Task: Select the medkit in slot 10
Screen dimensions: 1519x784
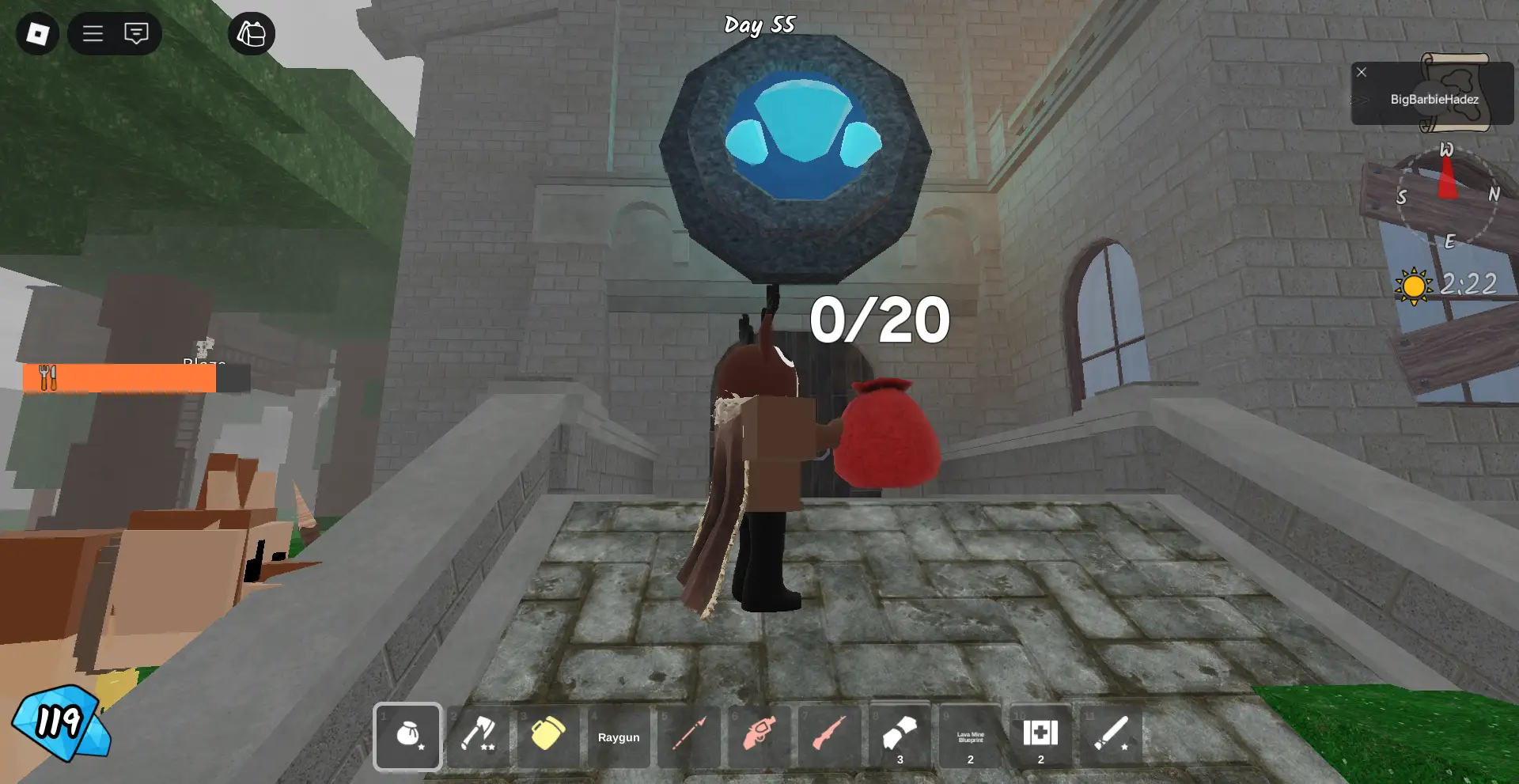Action: tap(1040, 737)
